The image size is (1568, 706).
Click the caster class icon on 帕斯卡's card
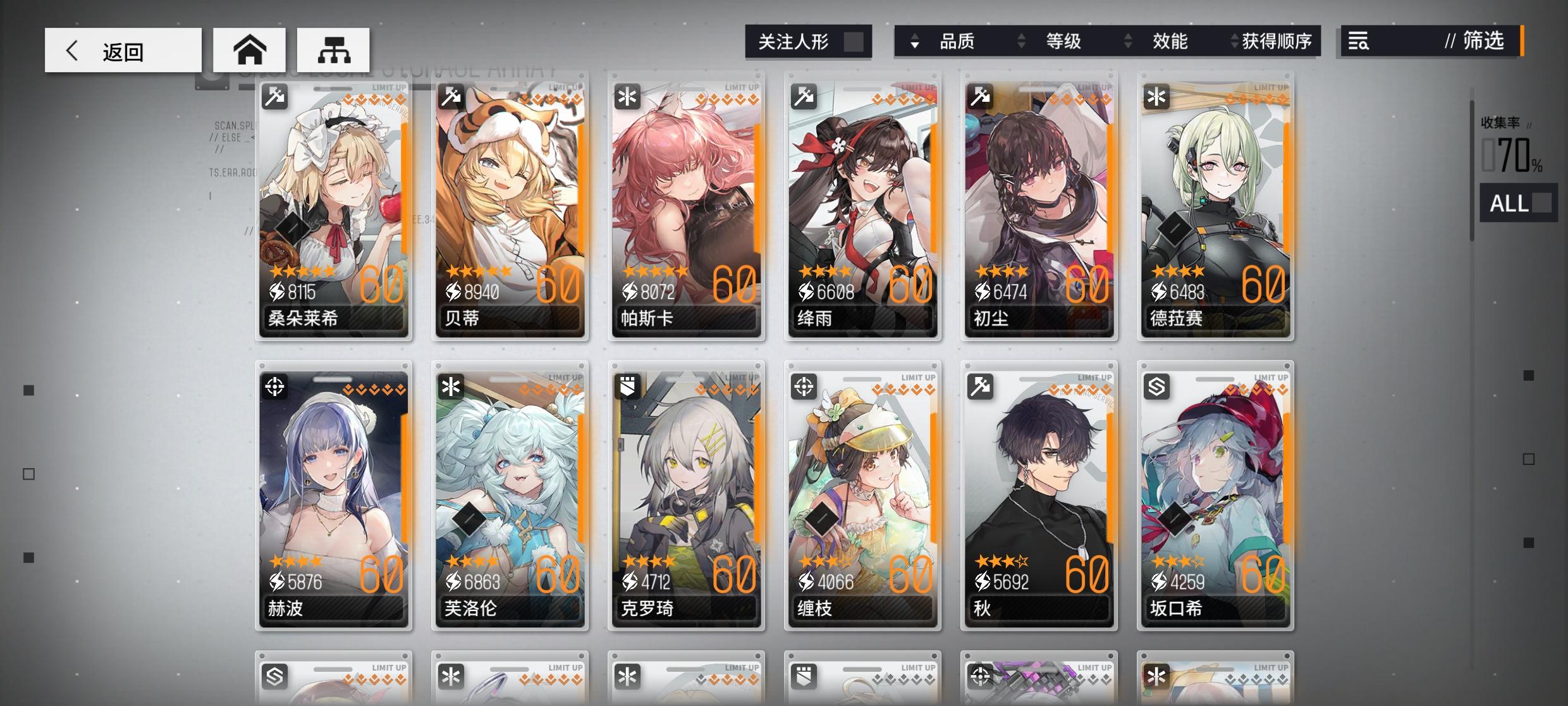click(626, 96)
